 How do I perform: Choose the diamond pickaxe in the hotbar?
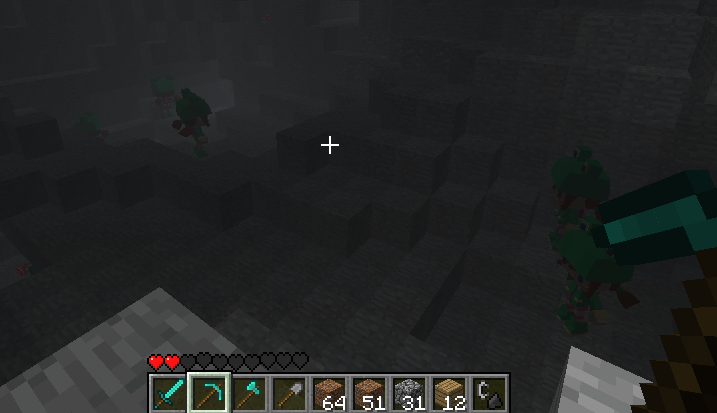pyautogui.click(x=209, y=393)
